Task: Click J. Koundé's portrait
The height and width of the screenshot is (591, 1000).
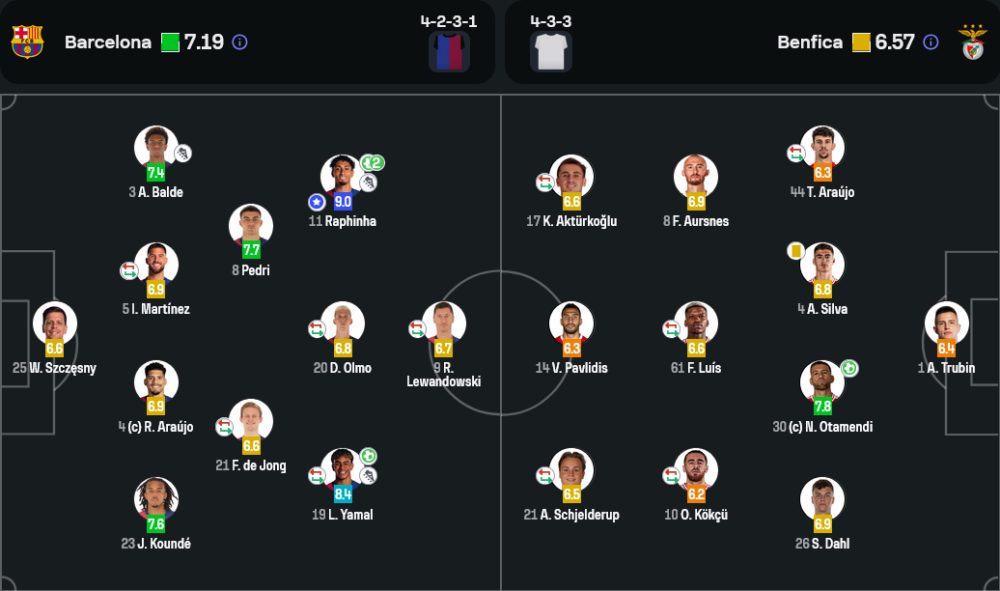Action: 156,501
